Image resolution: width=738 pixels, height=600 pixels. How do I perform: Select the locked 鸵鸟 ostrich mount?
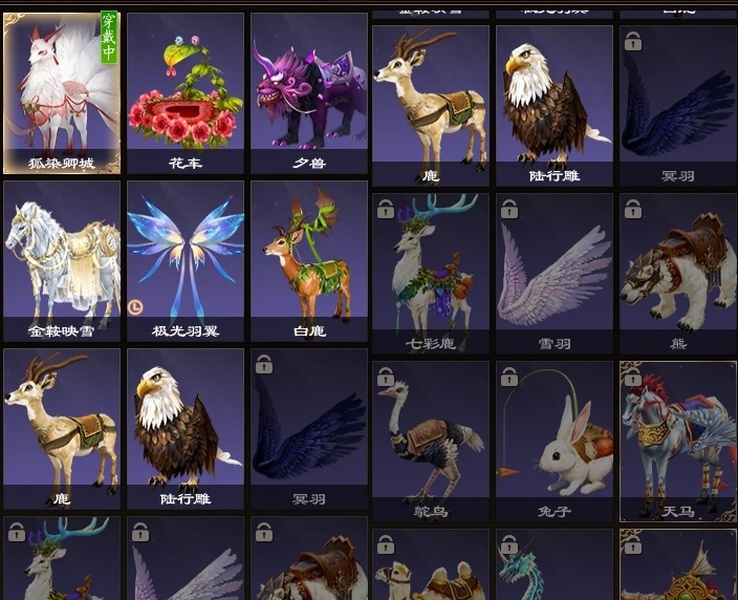tap(431, 440)
